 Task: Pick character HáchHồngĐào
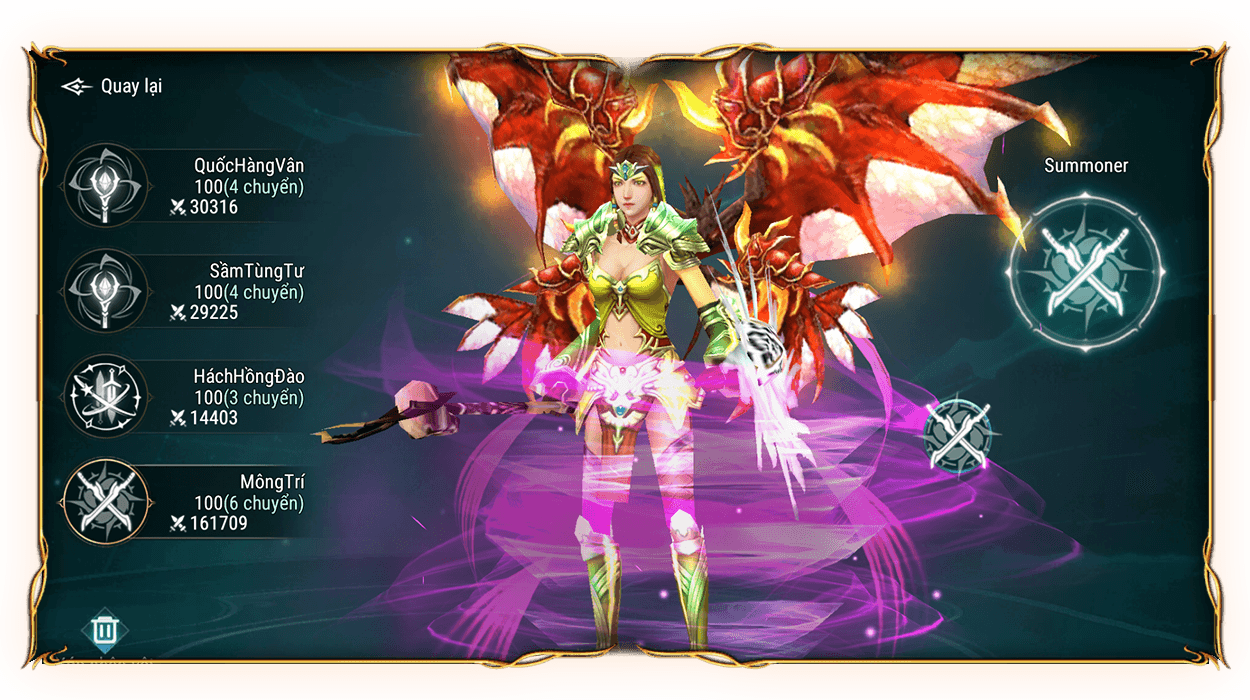(185, 396)
